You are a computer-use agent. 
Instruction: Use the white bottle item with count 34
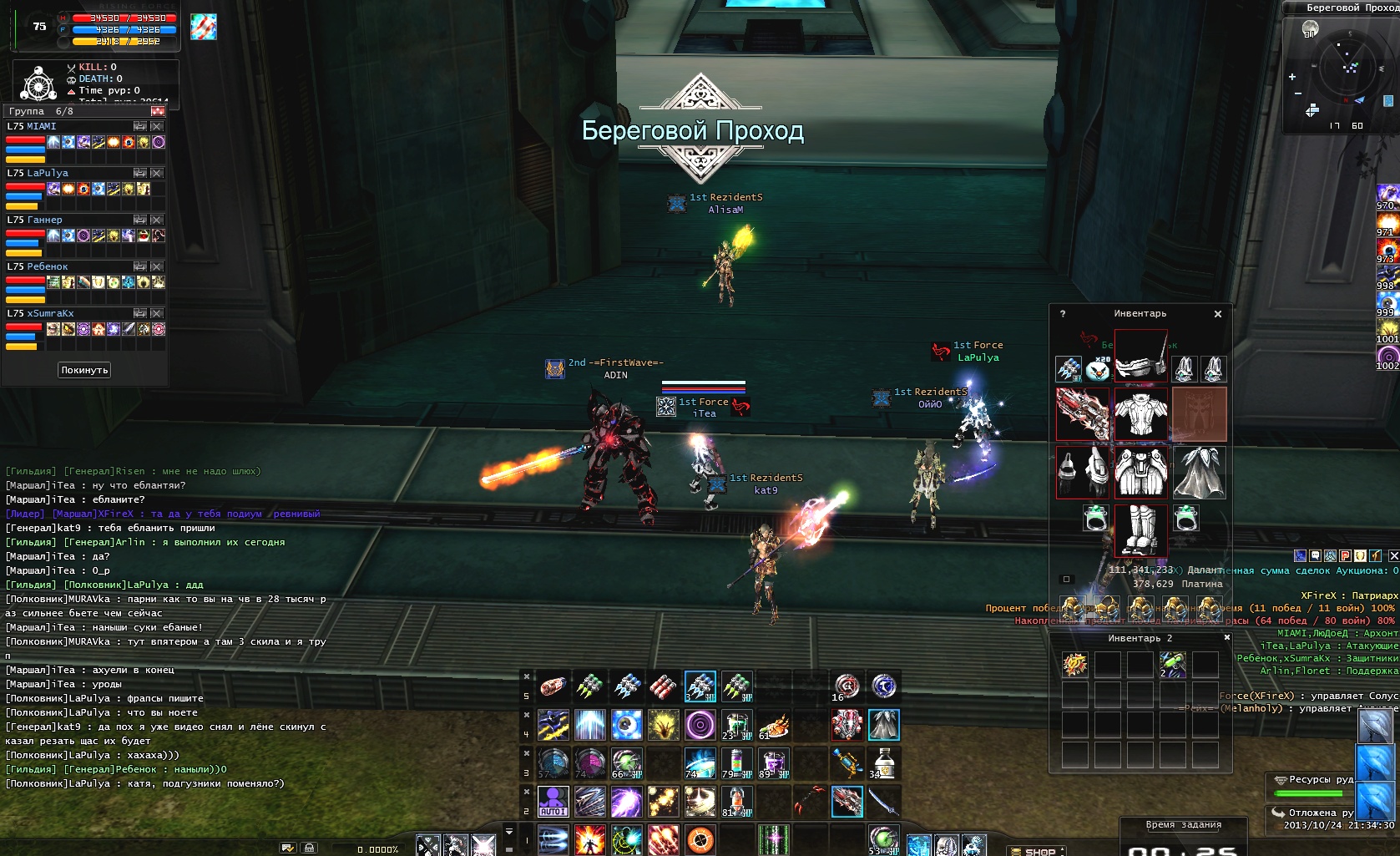click(883, 762)
